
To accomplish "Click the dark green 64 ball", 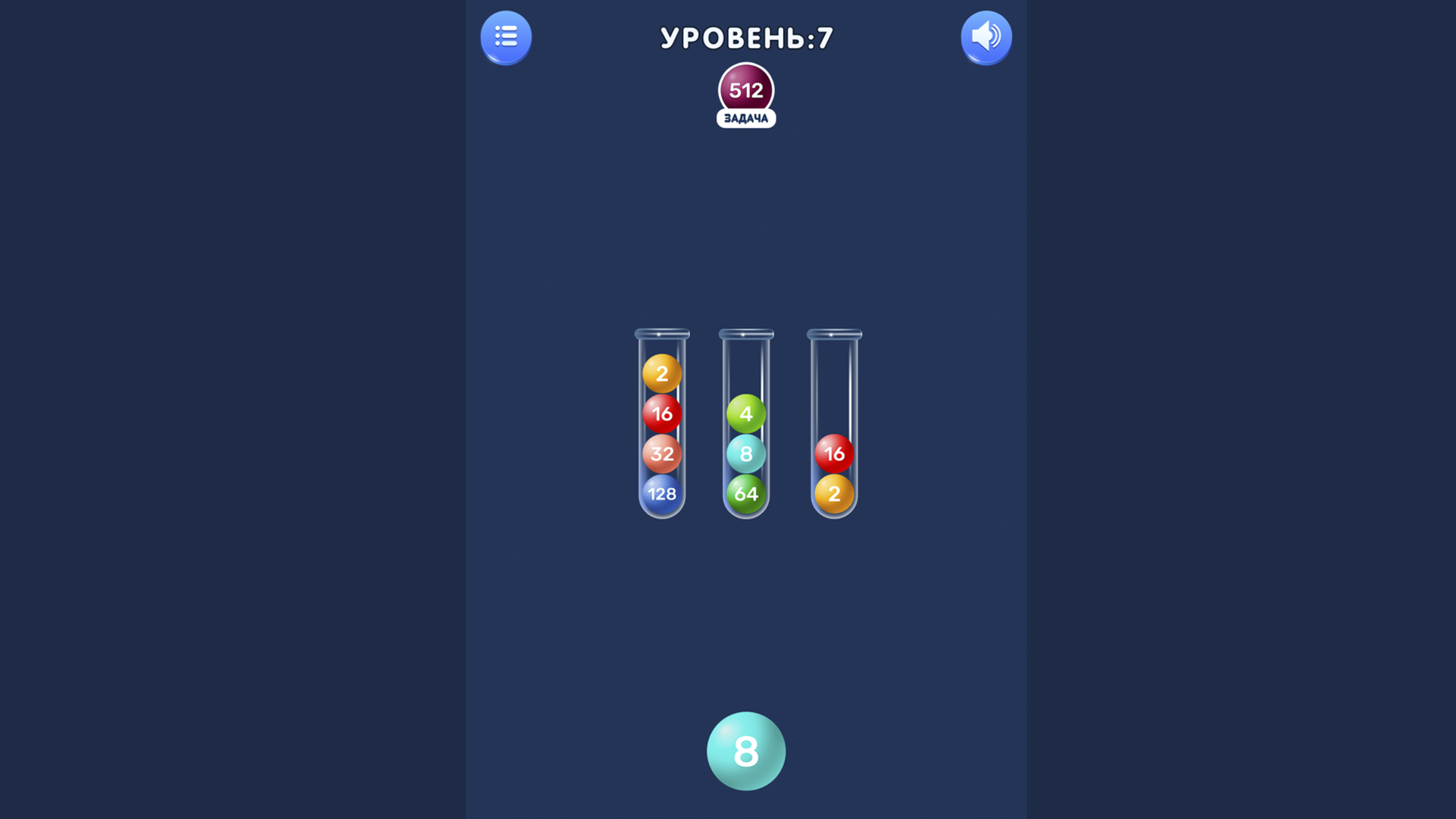I will pos(746,494).
